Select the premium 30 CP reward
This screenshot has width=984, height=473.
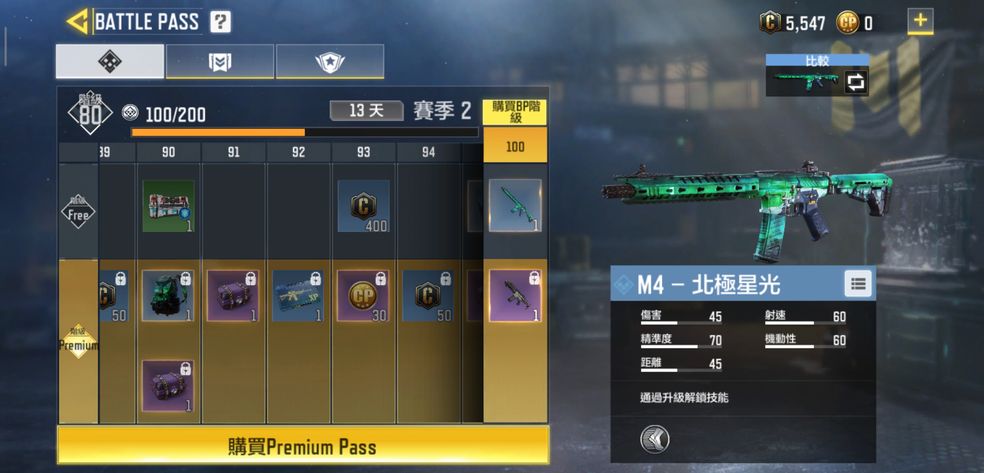click(364, 296)
